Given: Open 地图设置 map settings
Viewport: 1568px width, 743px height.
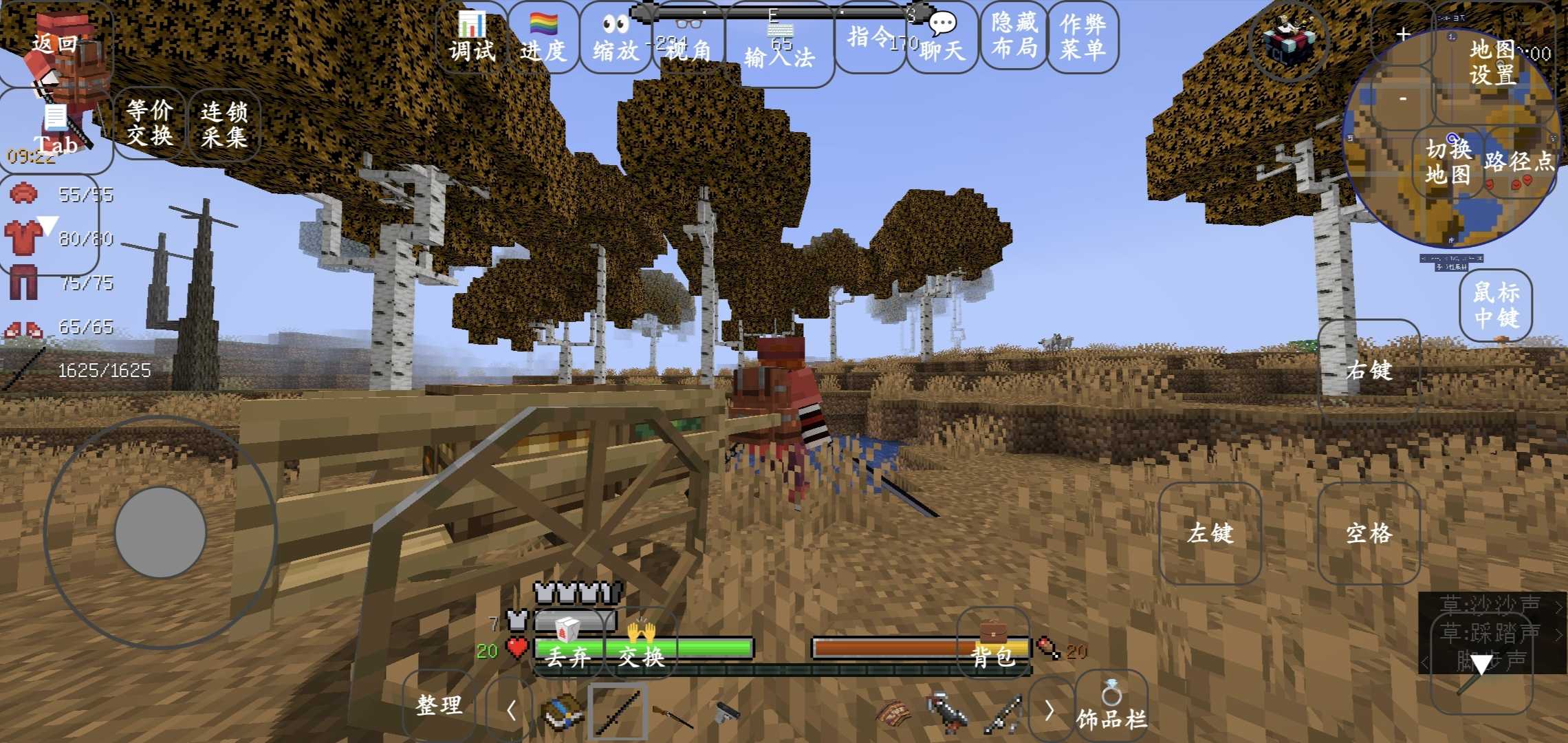Looking at the screenshot, I should 1492,62.
